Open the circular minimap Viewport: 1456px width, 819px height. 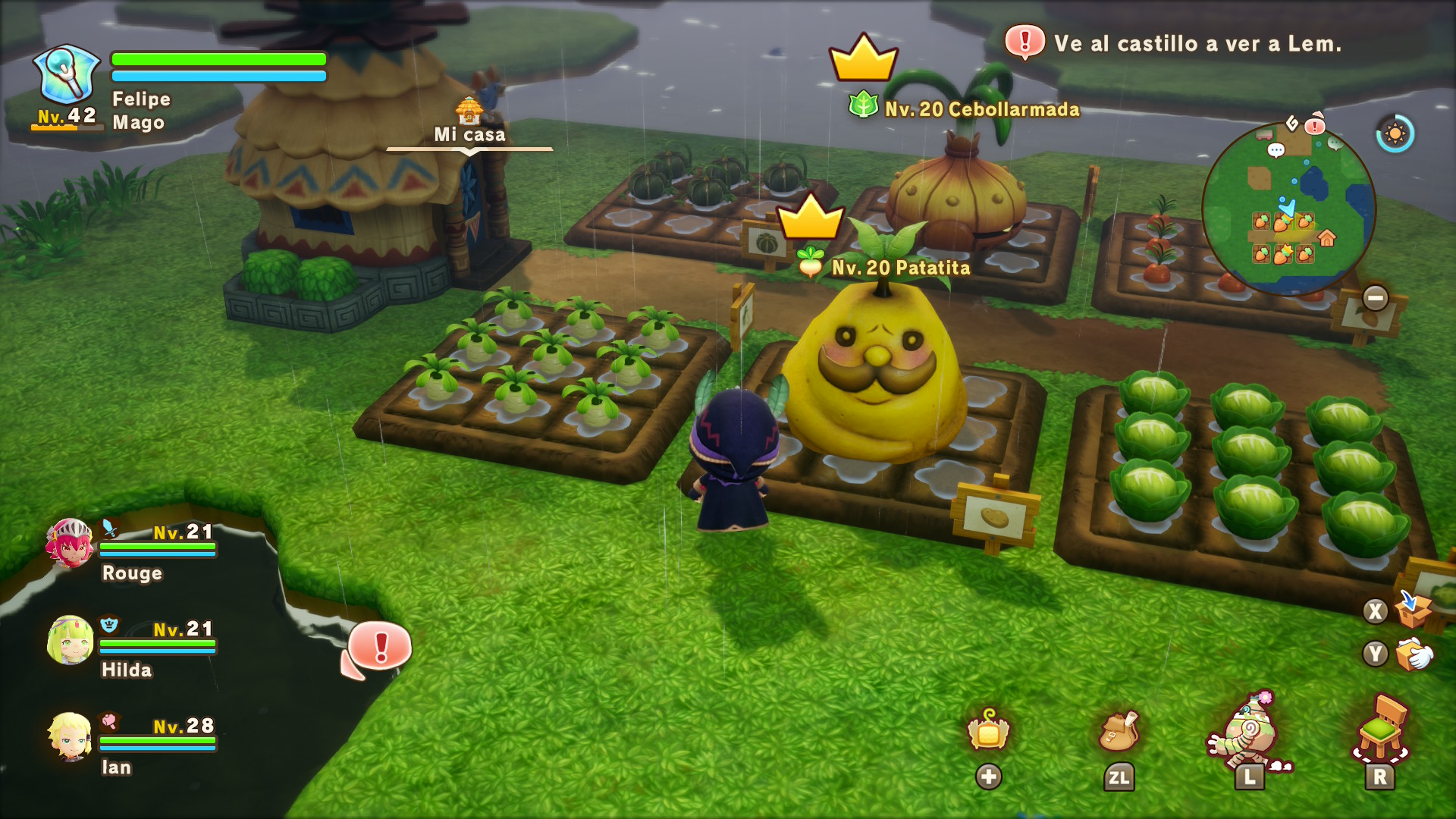(x=1288, y=209)
